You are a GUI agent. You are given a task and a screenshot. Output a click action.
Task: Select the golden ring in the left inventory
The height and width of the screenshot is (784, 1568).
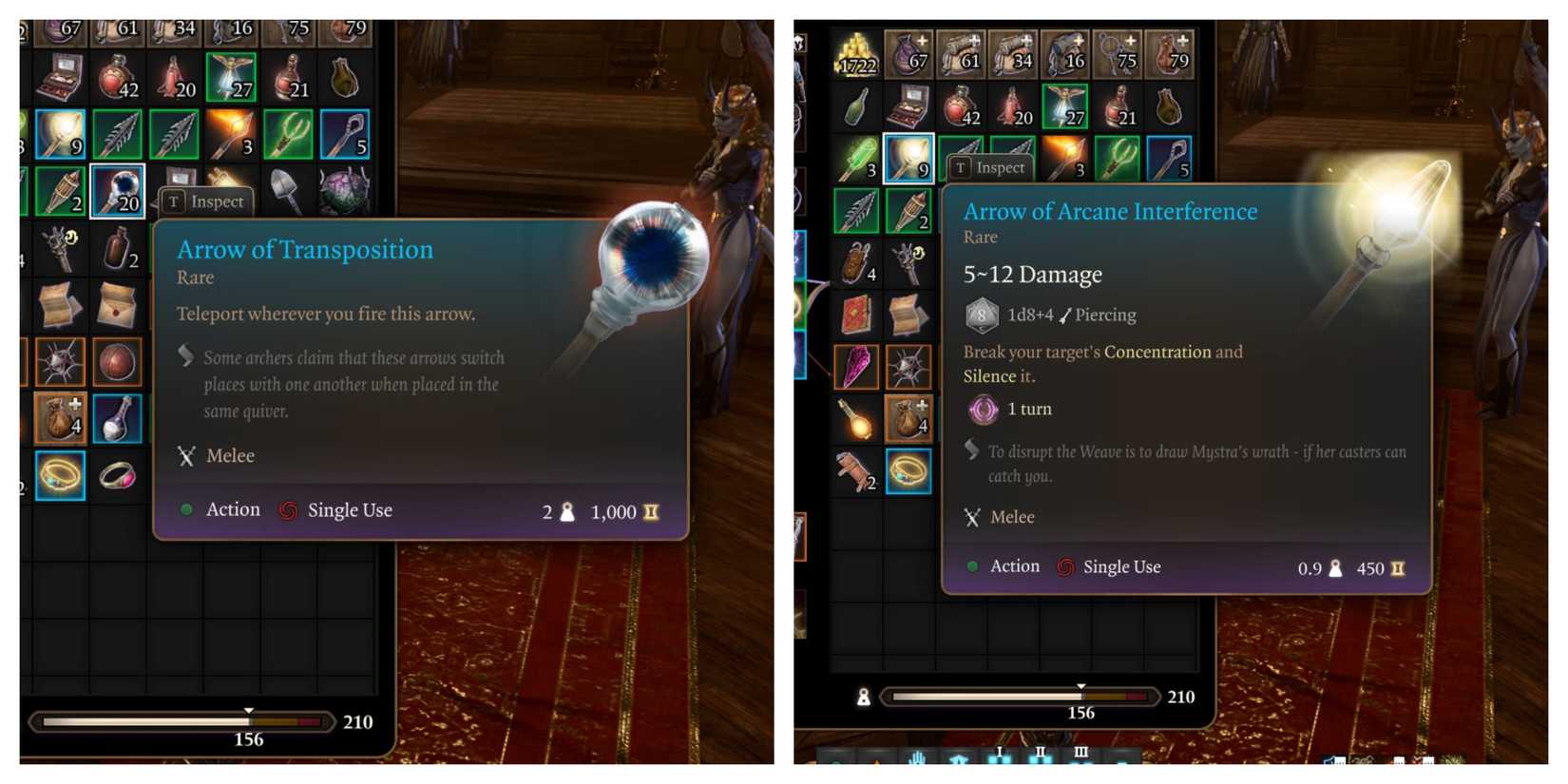point(60,475)
